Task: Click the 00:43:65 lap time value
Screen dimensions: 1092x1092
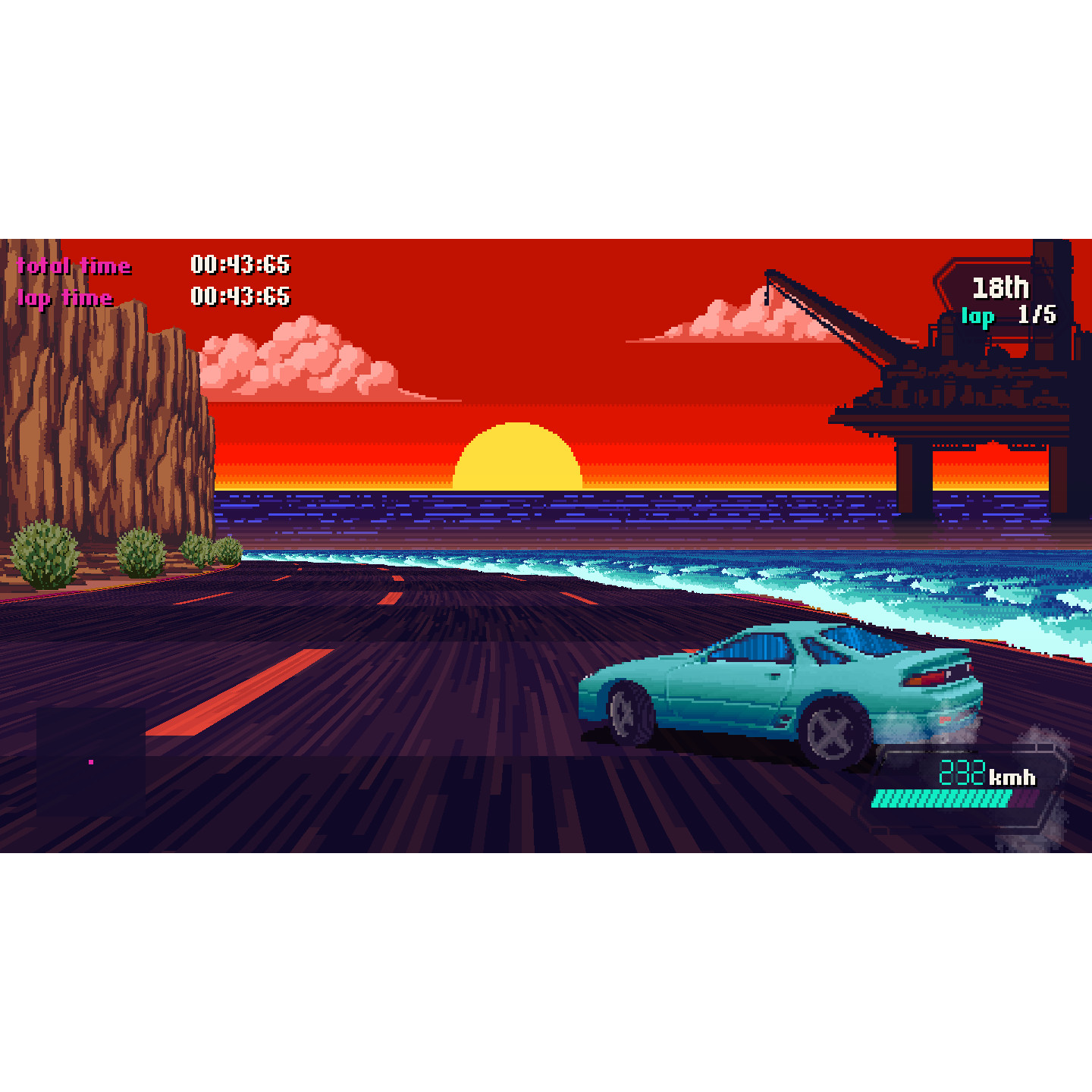Action: [x=241, y=297]
